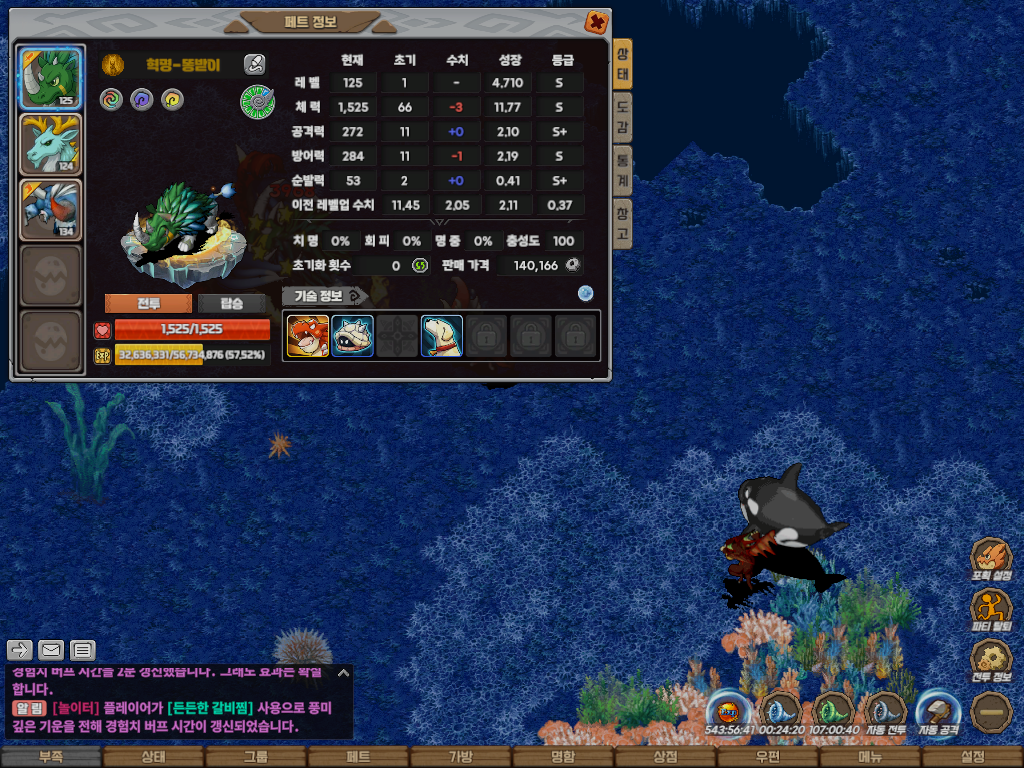Screen dimensions: 1024x768
Task: Open the 통계 statistics side tab
Action: click(622, 168)
